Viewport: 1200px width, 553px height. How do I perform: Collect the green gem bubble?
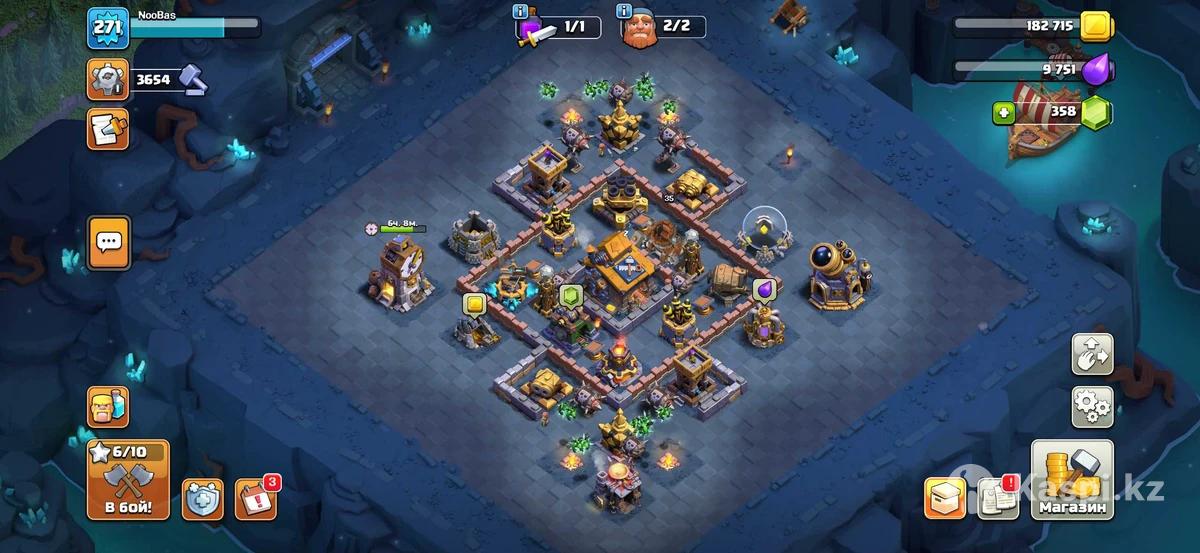pos(570,295)
